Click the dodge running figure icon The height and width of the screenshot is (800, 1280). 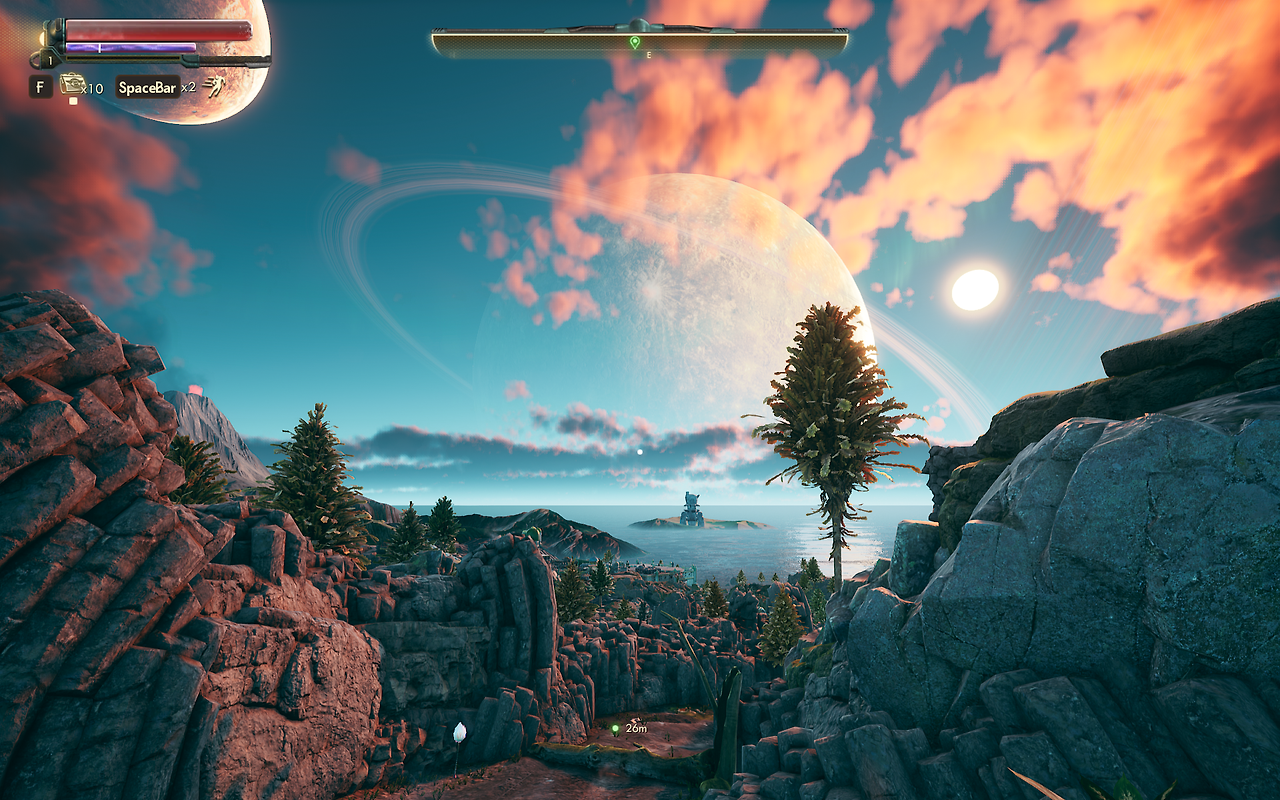pyautogui.click(x=214, y=87)
